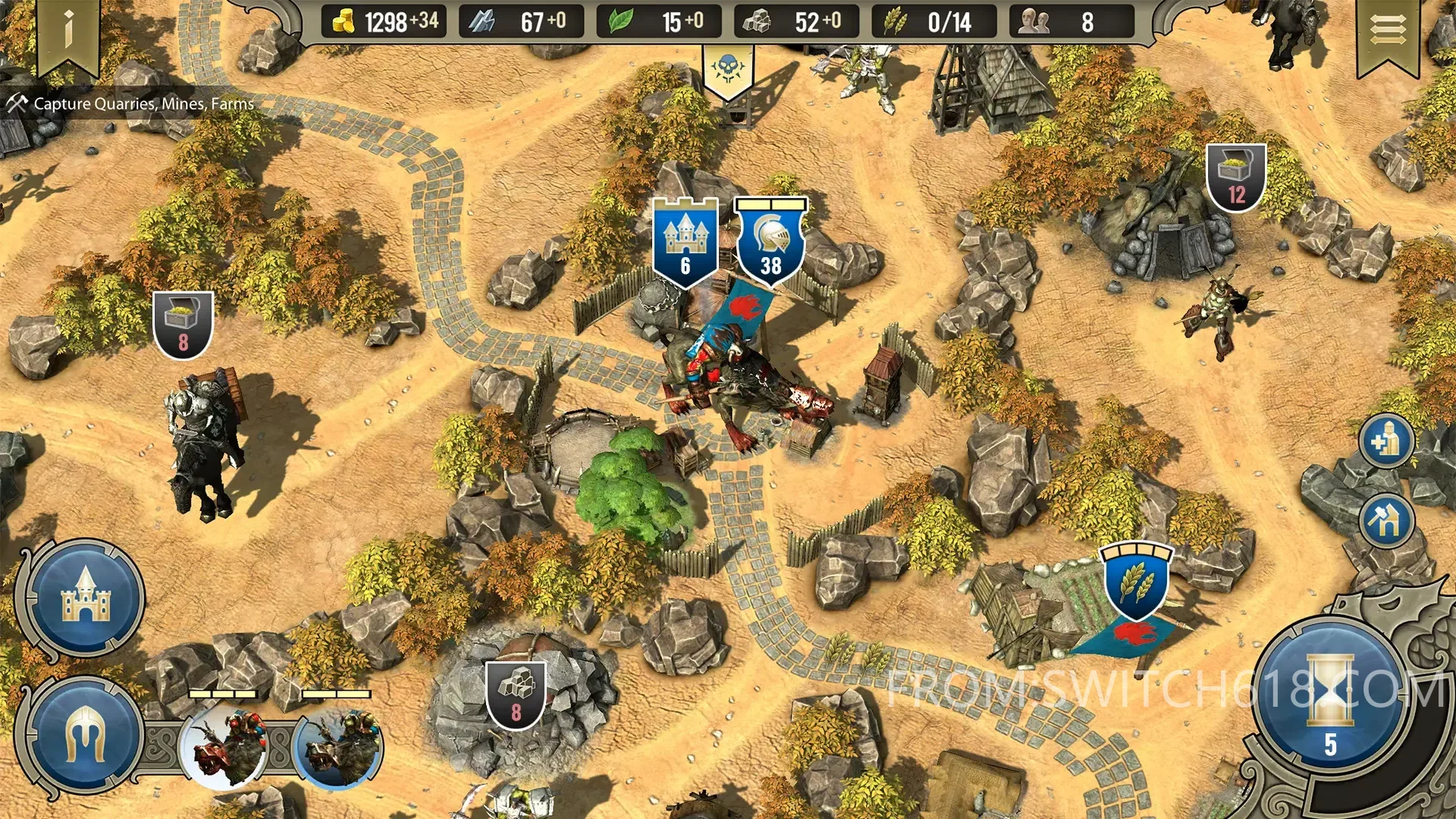
Task: Select the stone quarry shield marker
Action: tap(516, 695)
